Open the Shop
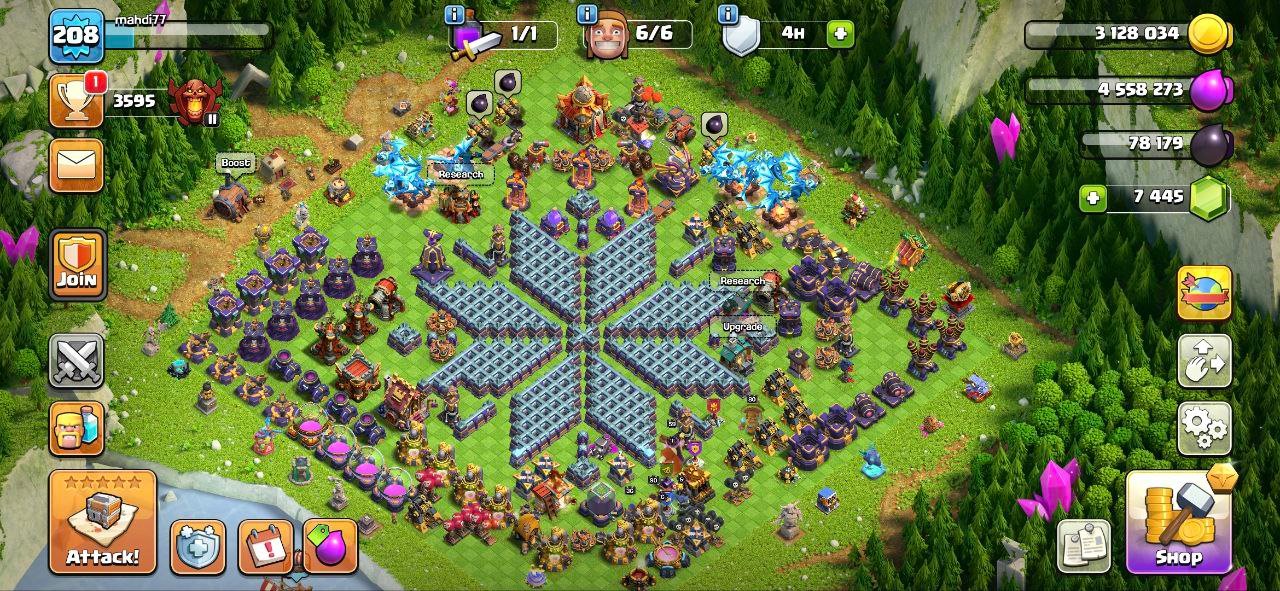Image resolution: width=1280 pixels, height=591 pixels. pos(1178,522)
